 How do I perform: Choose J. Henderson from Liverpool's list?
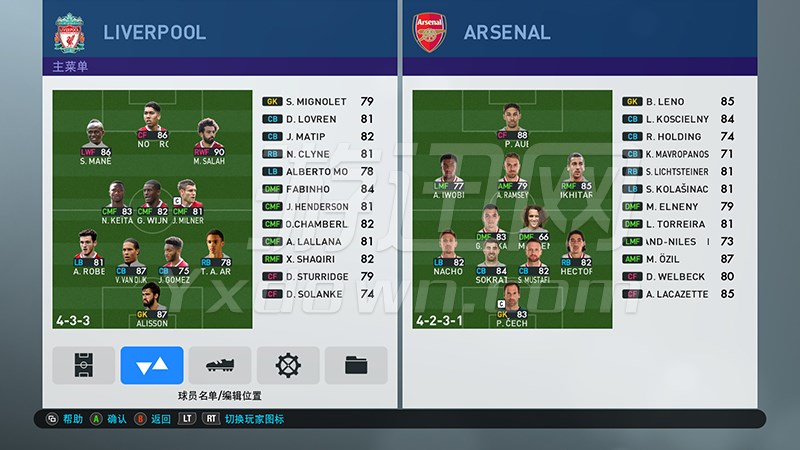[x=318, y=206]
